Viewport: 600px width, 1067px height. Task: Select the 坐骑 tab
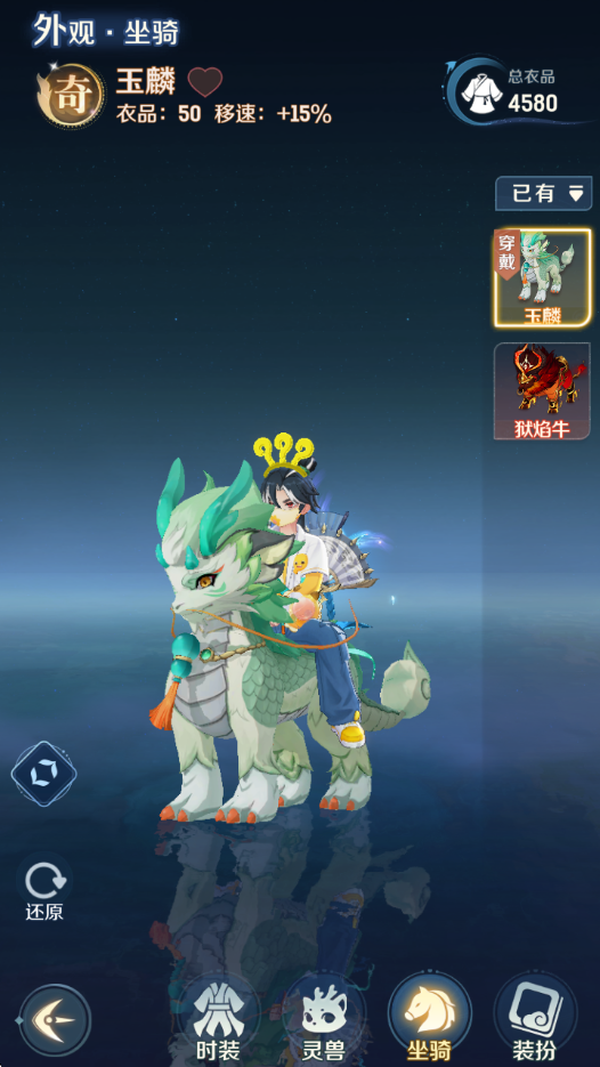pos(429,1019)
